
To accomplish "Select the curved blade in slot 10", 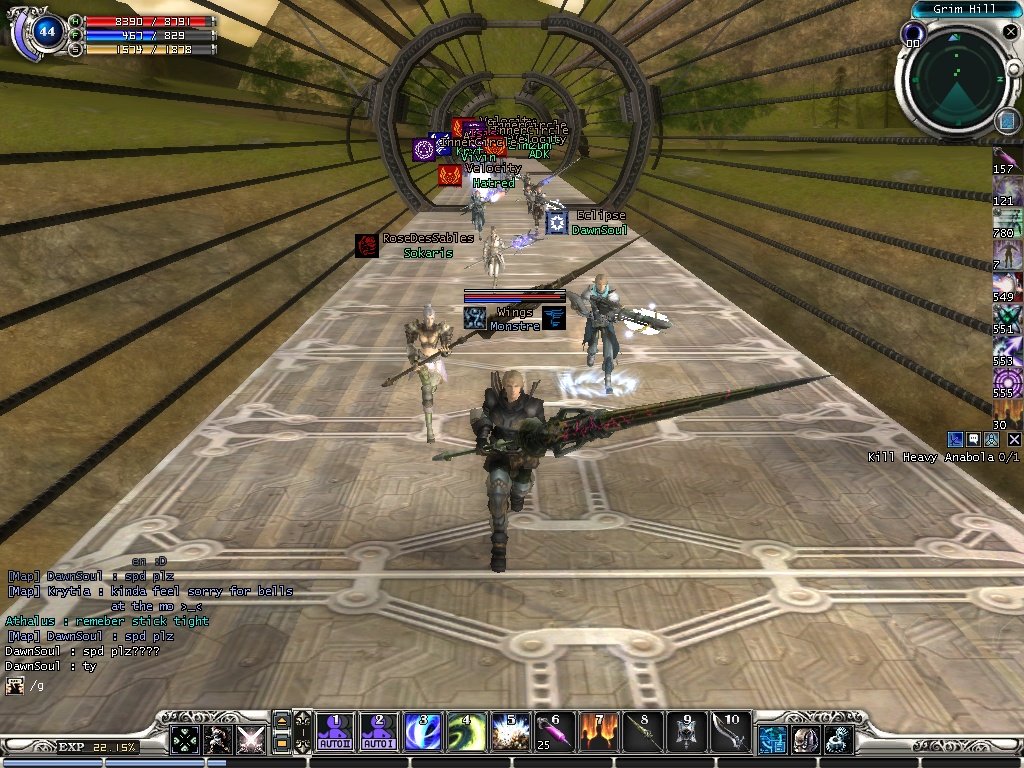I will click(730, 732).
